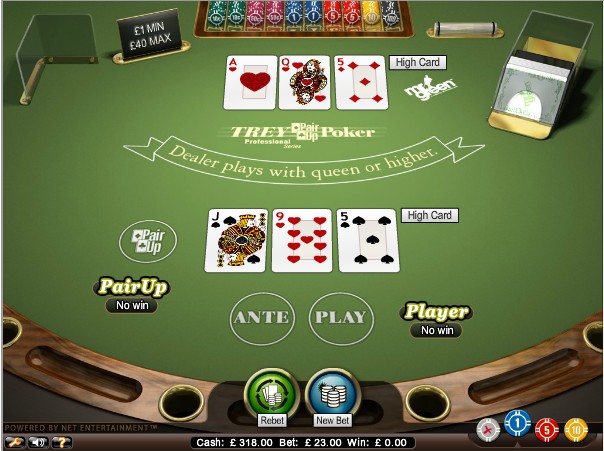The image size is (604, 451).
Task: Open help via the question mark
Action: (x=64, y=440)
